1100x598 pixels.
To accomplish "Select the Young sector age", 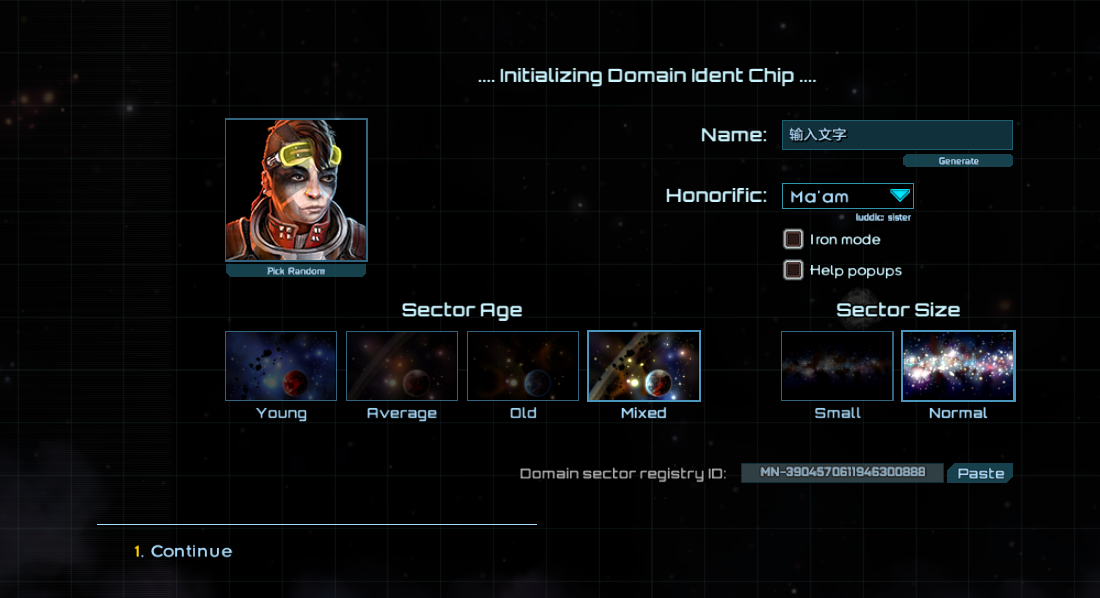I will 281,366.
